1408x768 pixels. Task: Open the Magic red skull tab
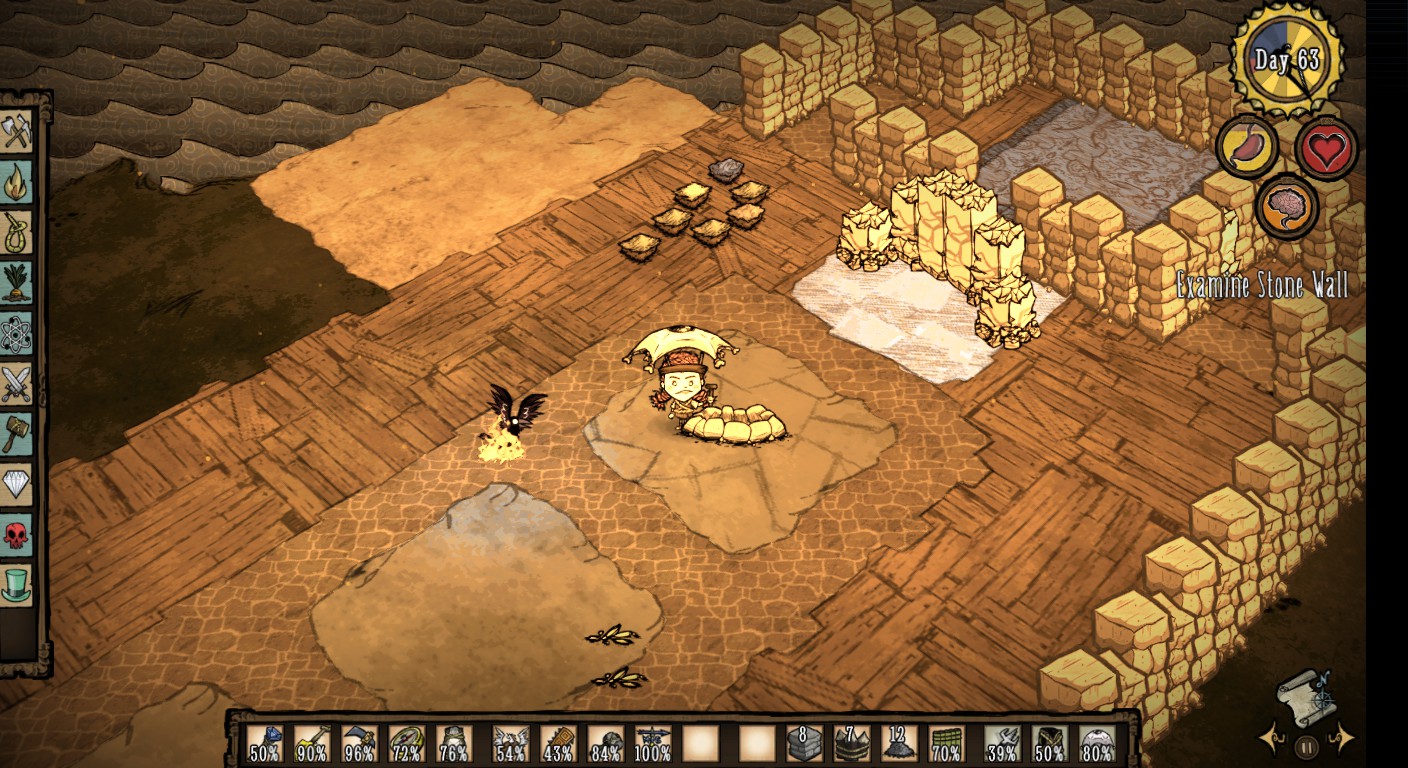[17, 535]
